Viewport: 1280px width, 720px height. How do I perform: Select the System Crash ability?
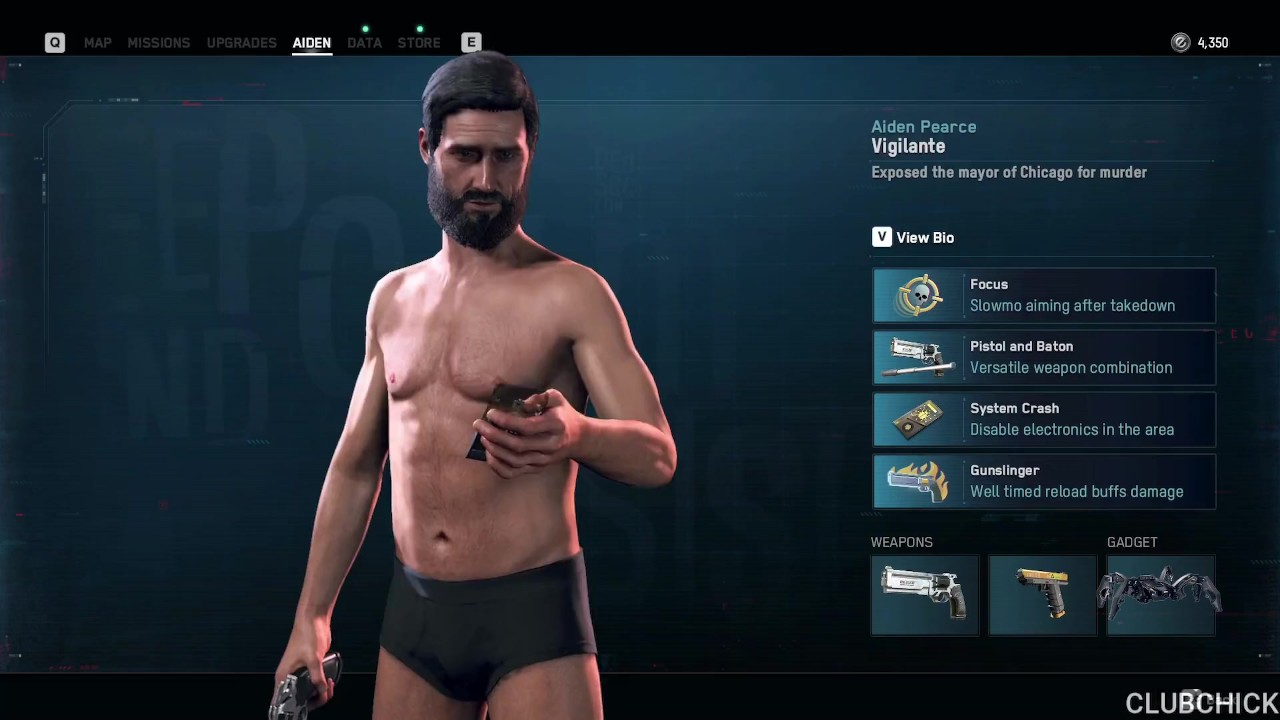1043,419
